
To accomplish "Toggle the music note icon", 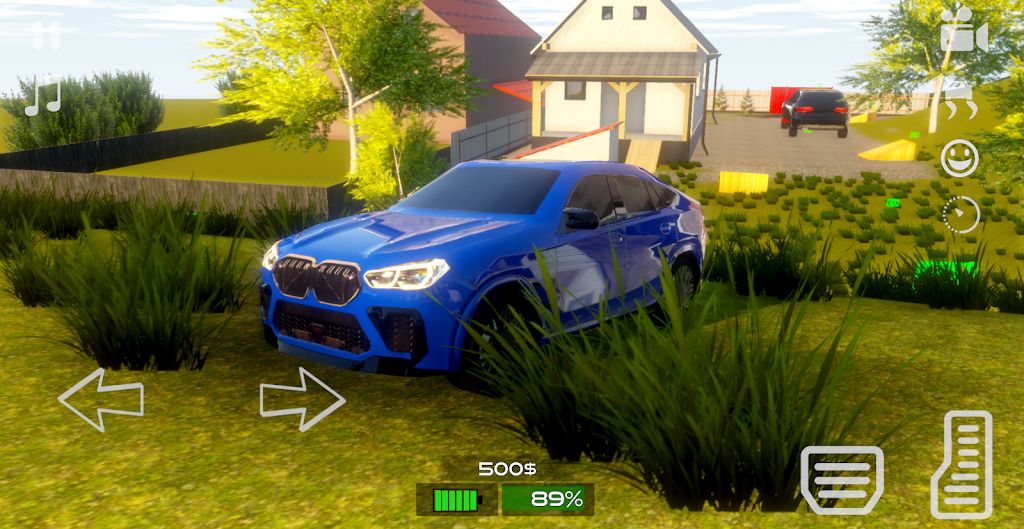I will [43, 95].
